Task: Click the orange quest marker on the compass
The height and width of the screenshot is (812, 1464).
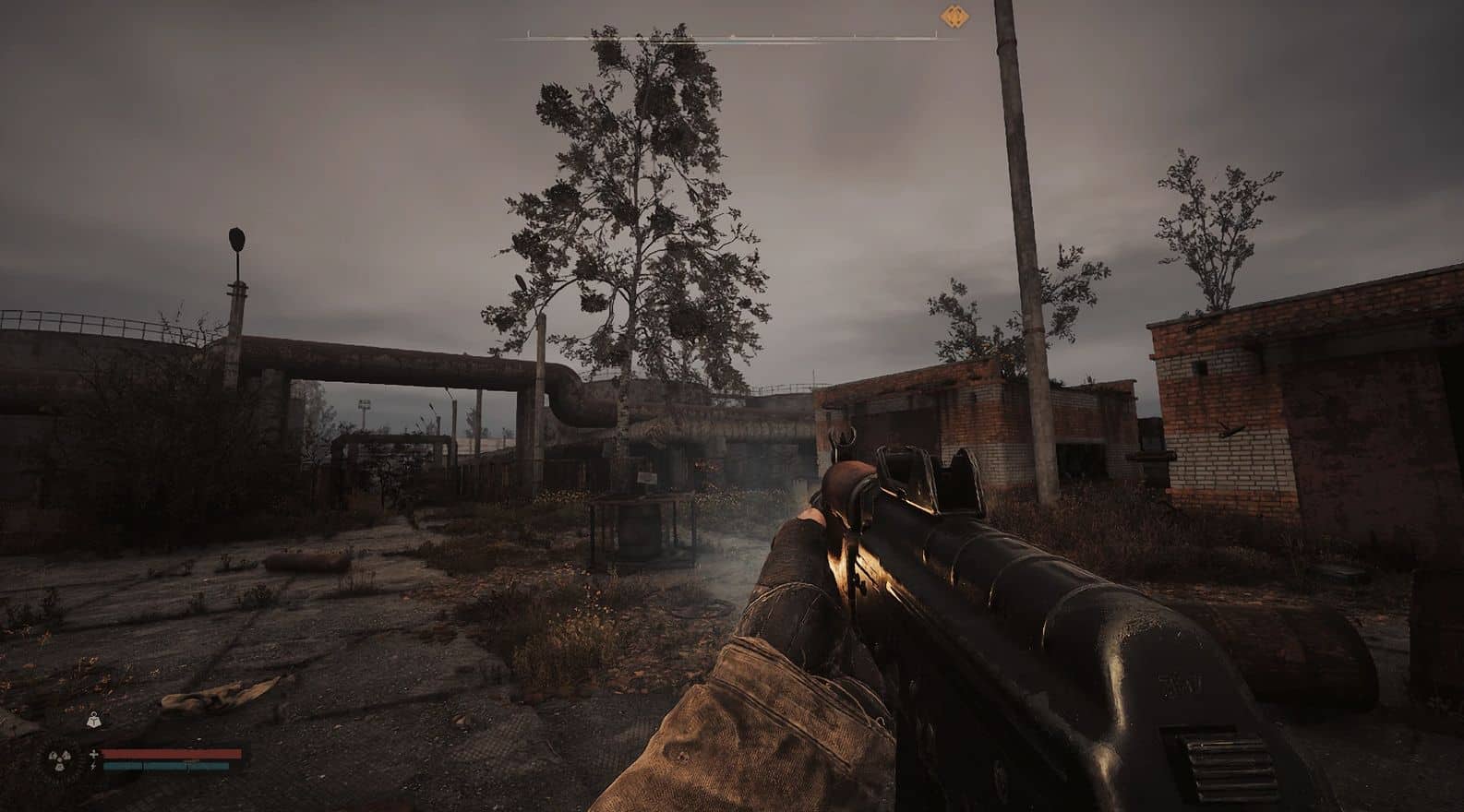Action: (954, 17)
